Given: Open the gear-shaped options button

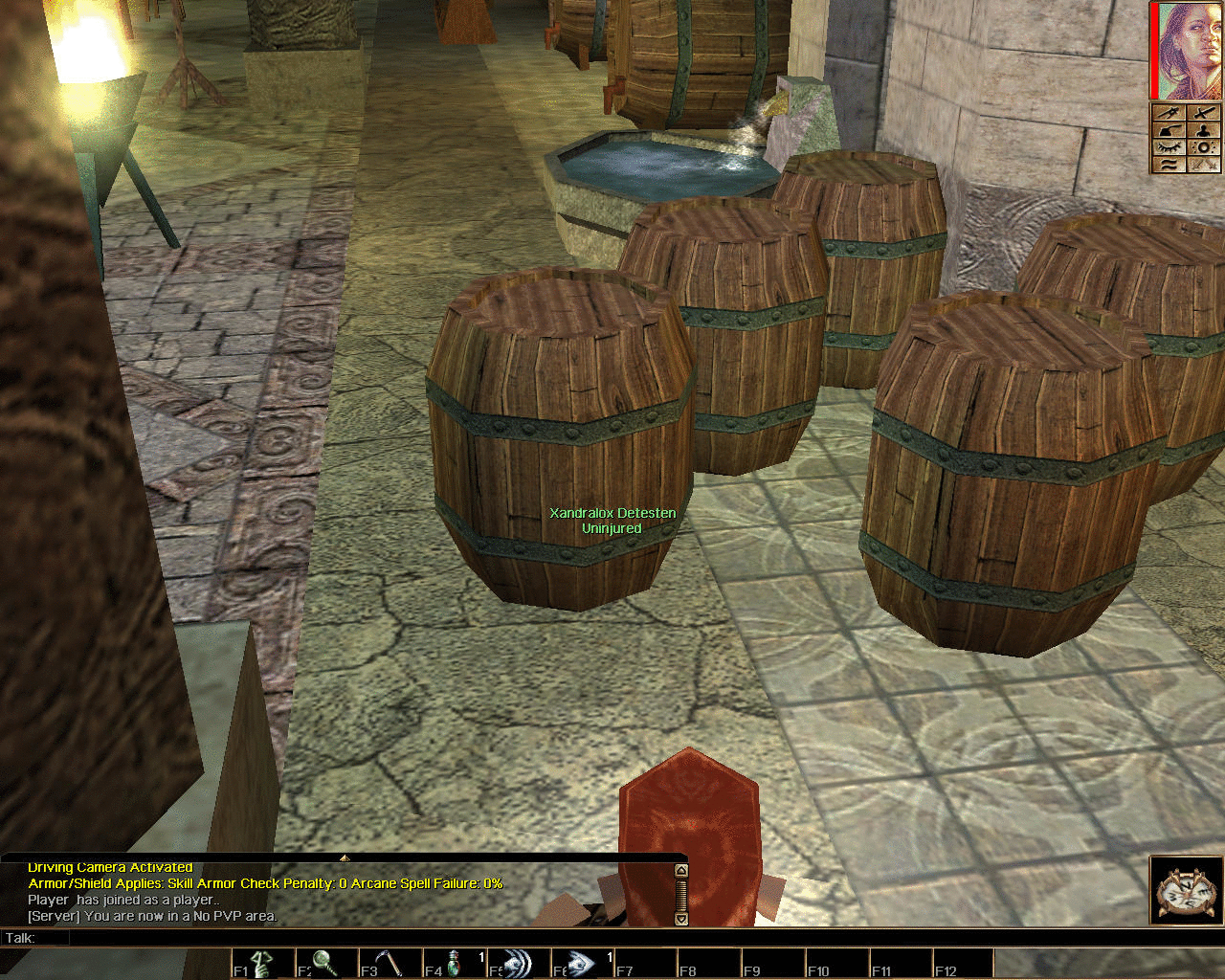Looking at the screenshot, I should pyautogui.click(x=1203, y=146).
